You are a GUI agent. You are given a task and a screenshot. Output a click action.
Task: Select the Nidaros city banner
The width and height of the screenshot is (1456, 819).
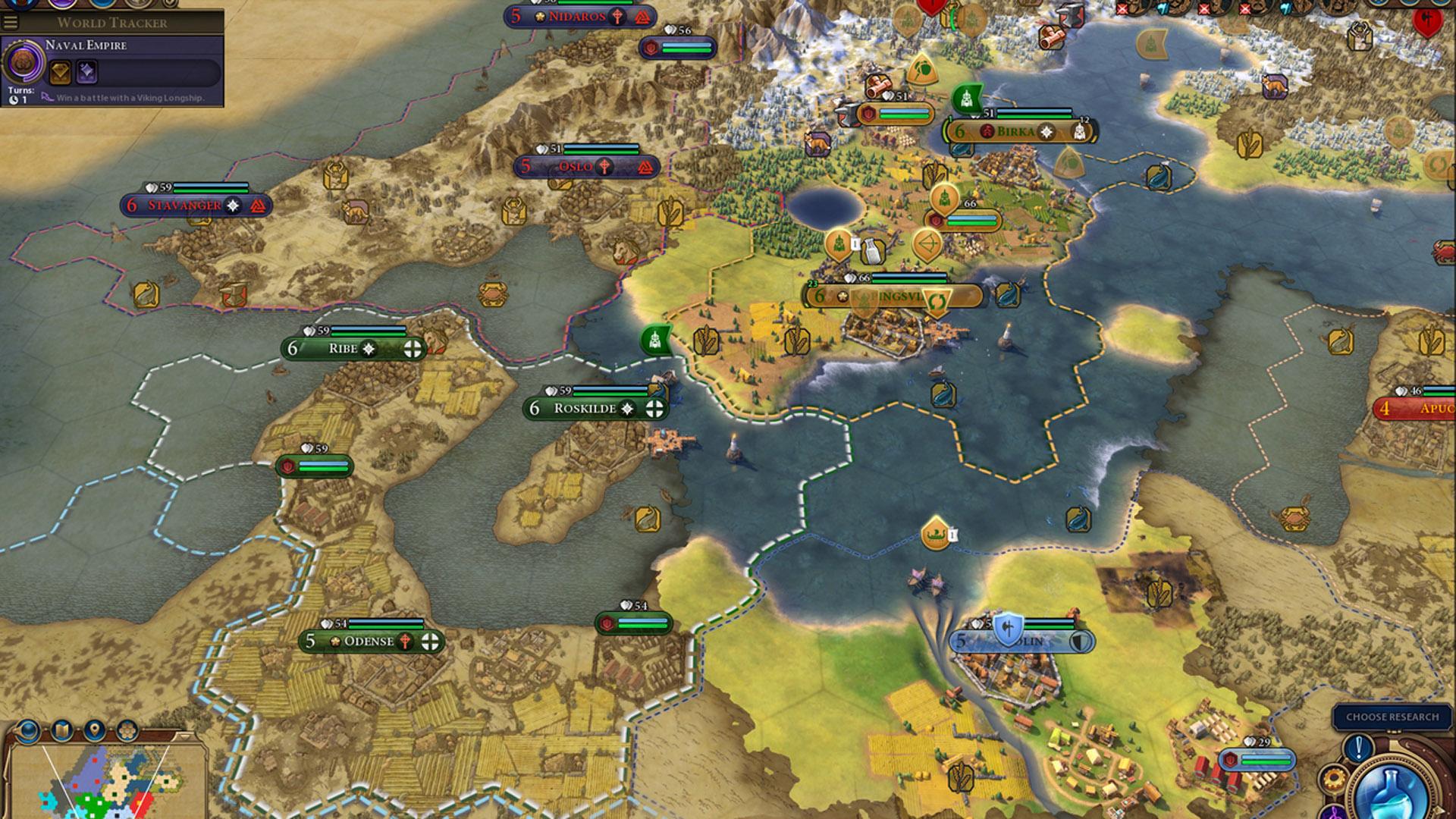coord(576,16)
